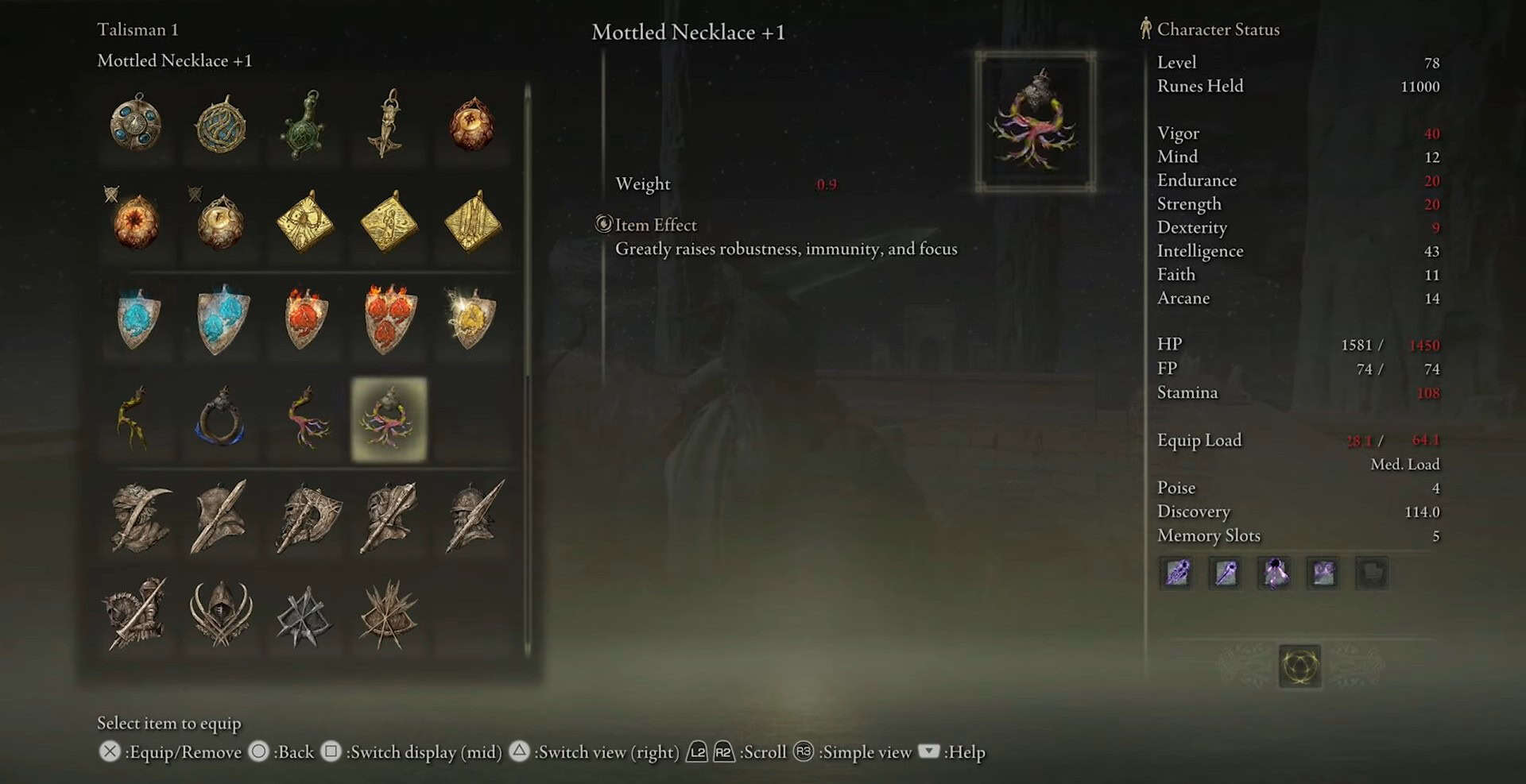Select the golden scorpion engraved charm
The image size is (1526, 784).
(305, 222)
